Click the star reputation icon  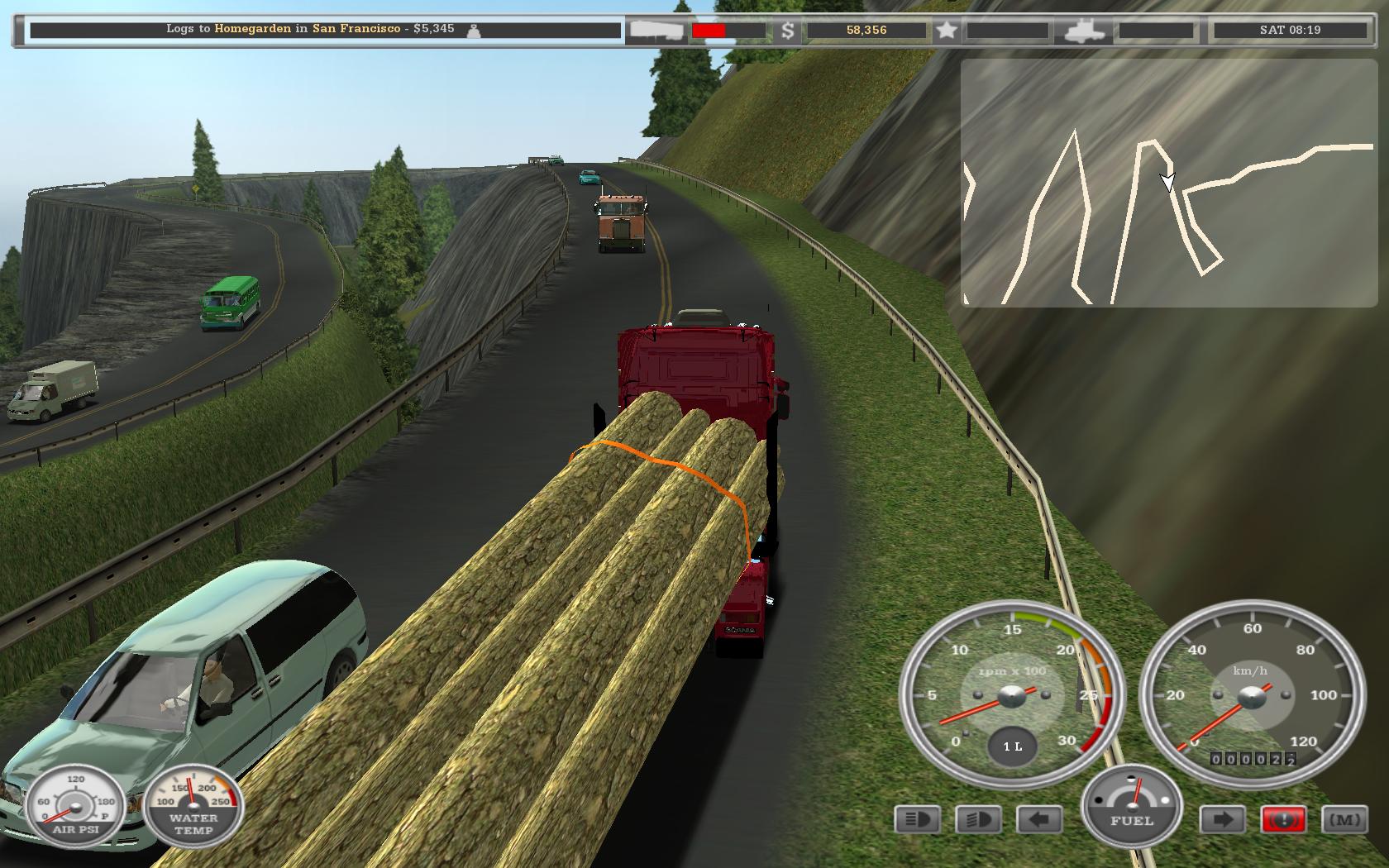point(947,31)
